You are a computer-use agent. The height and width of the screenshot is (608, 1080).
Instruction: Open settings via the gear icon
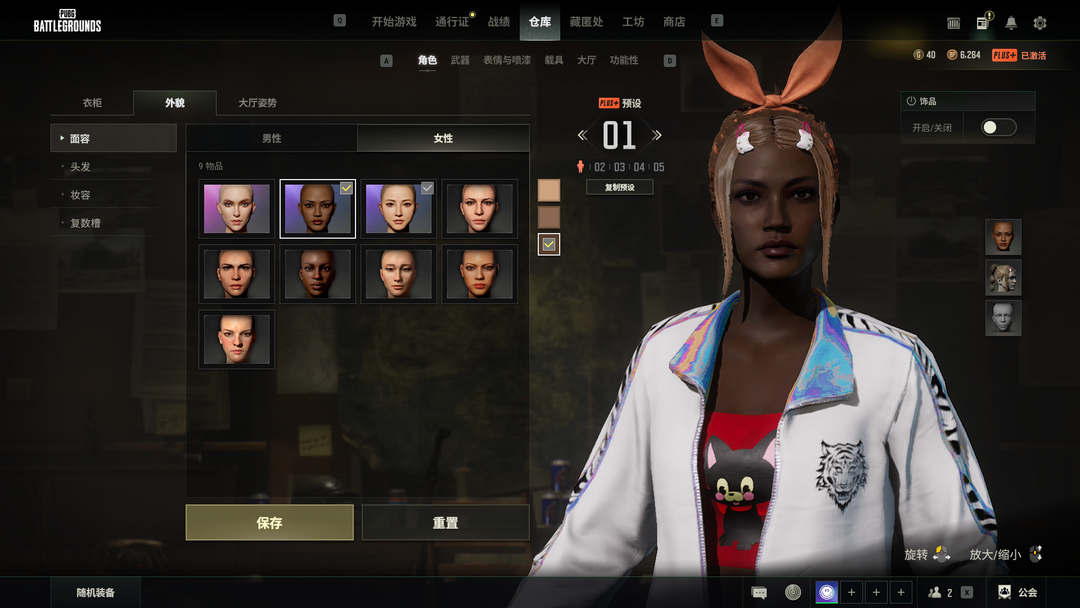pos(1040,23)
